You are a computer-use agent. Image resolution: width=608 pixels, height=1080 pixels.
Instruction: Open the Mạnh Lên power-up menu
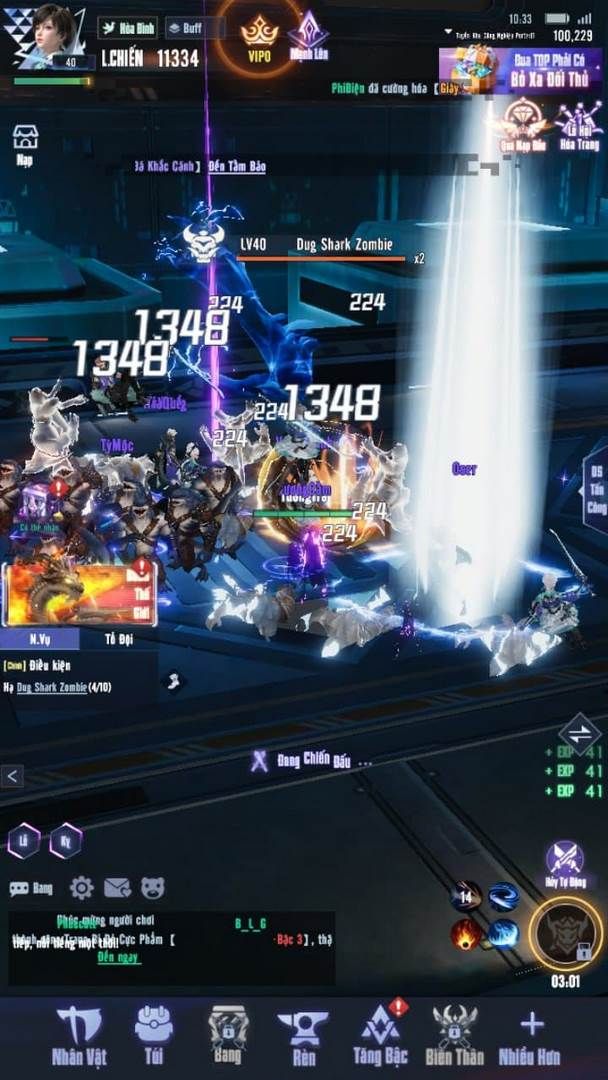pyautogui.click(x=308, y=35)
